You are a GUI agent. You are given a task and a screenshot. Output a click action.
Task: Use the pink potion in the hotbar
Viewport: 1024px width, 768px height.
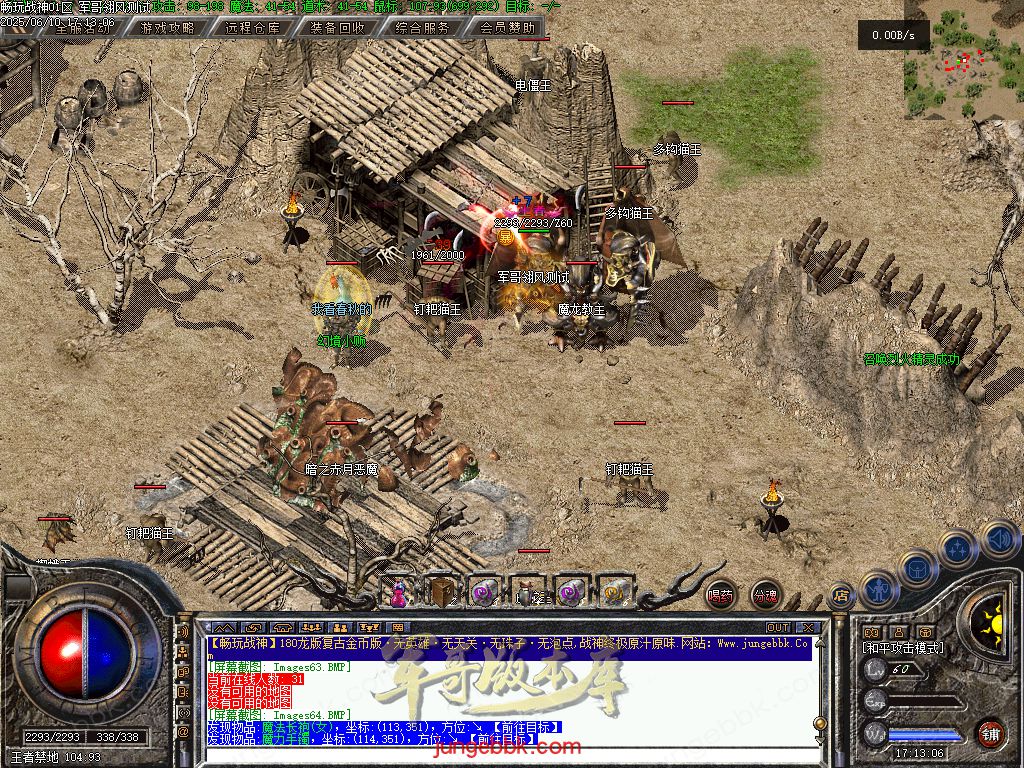398,593
